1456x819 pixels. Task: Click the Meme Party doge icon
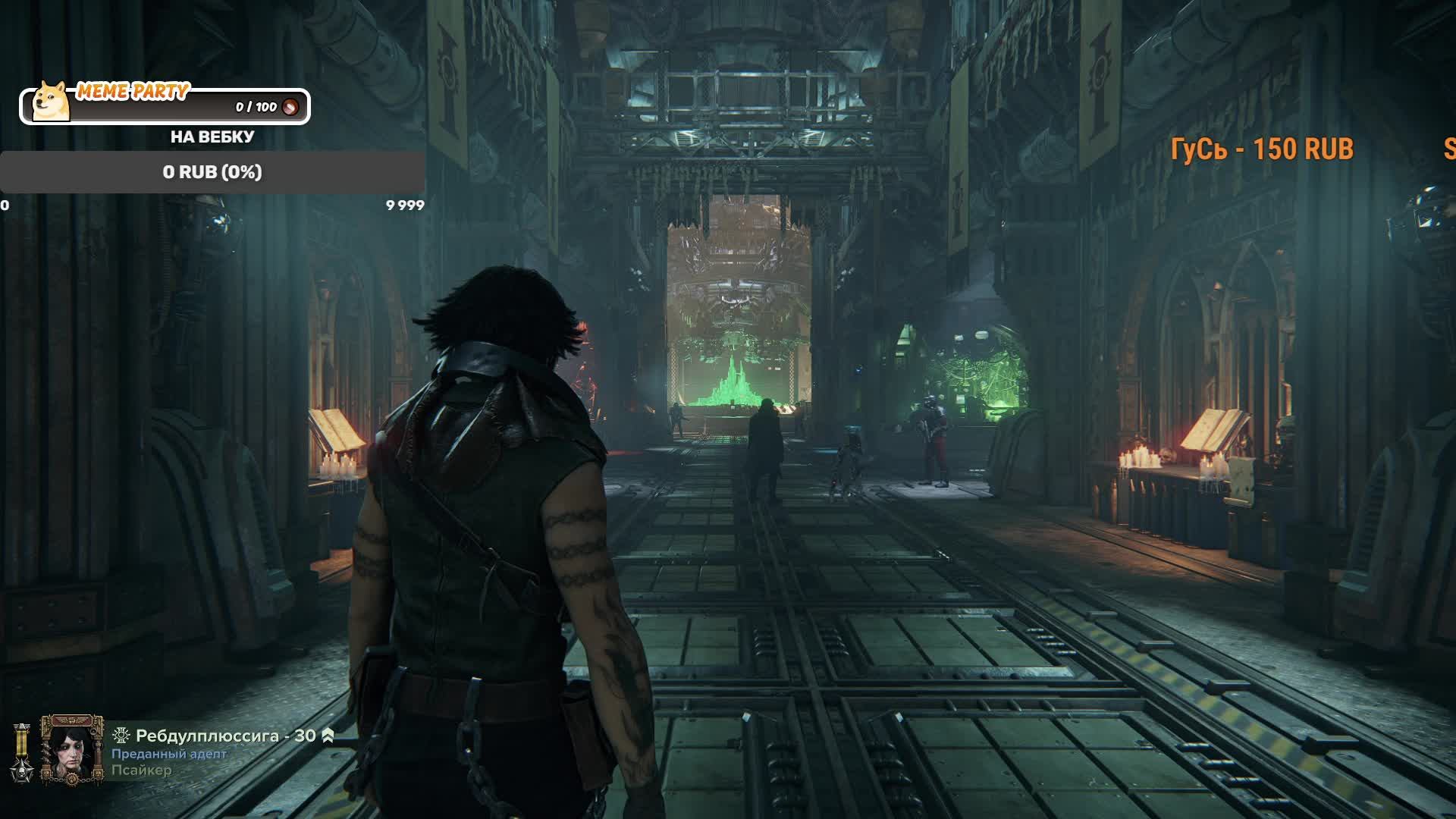coord(52,102)
